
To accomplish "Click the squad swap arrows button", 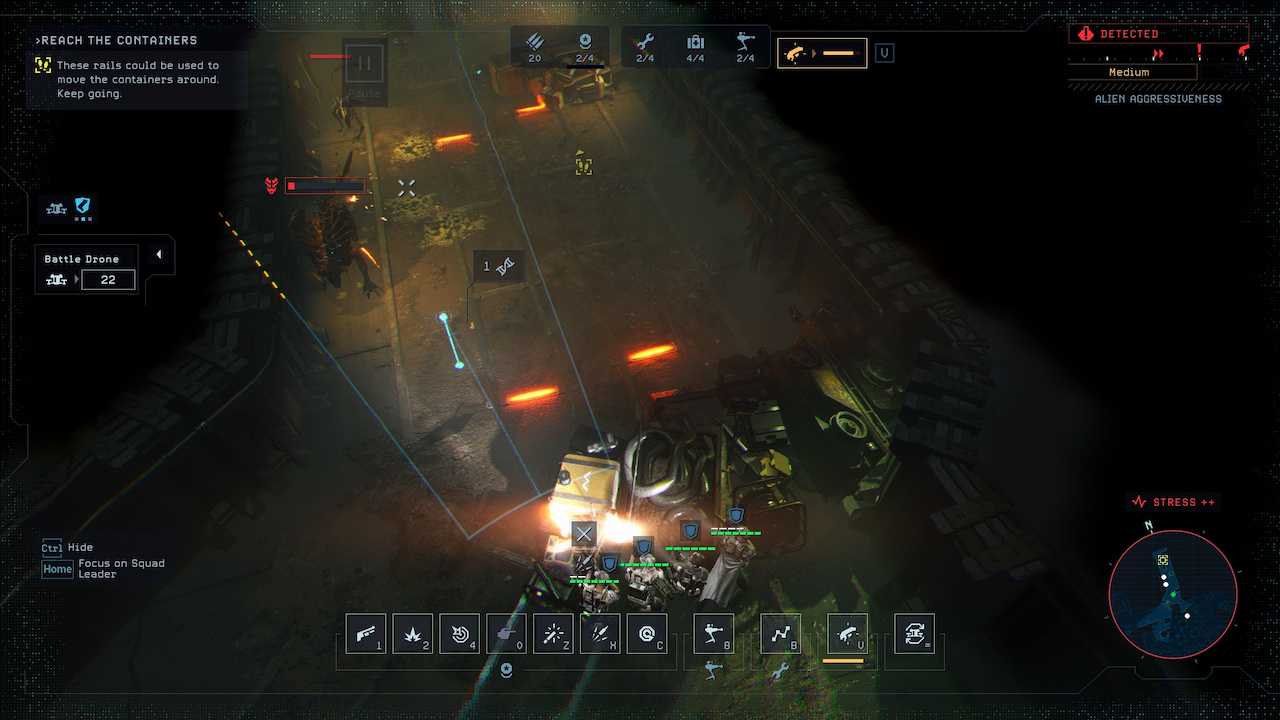I will (914, 633).
